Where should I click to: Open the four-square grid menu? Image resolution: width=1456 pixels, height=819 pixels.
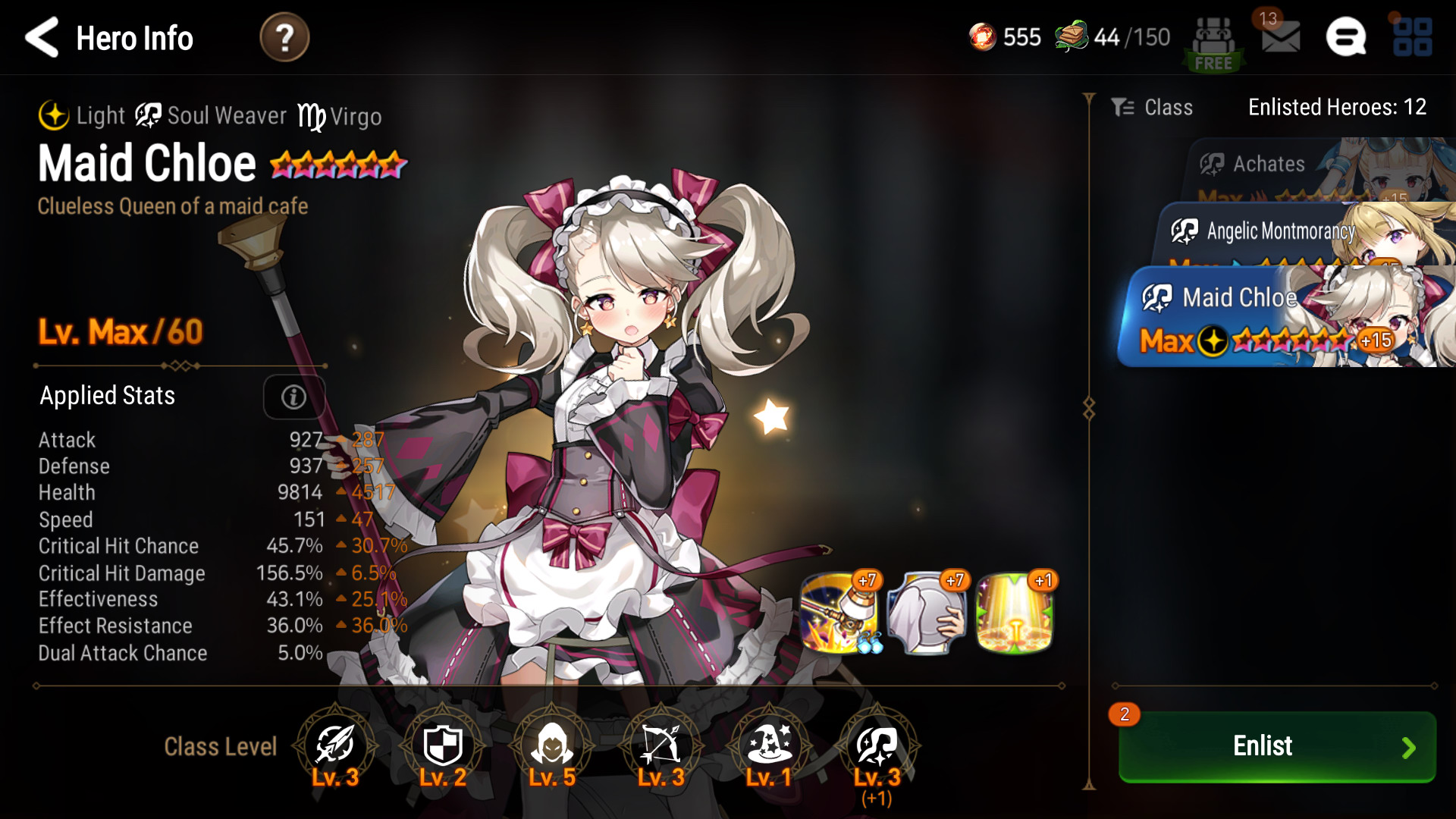pyautogui.click(x=1412, y=37)
